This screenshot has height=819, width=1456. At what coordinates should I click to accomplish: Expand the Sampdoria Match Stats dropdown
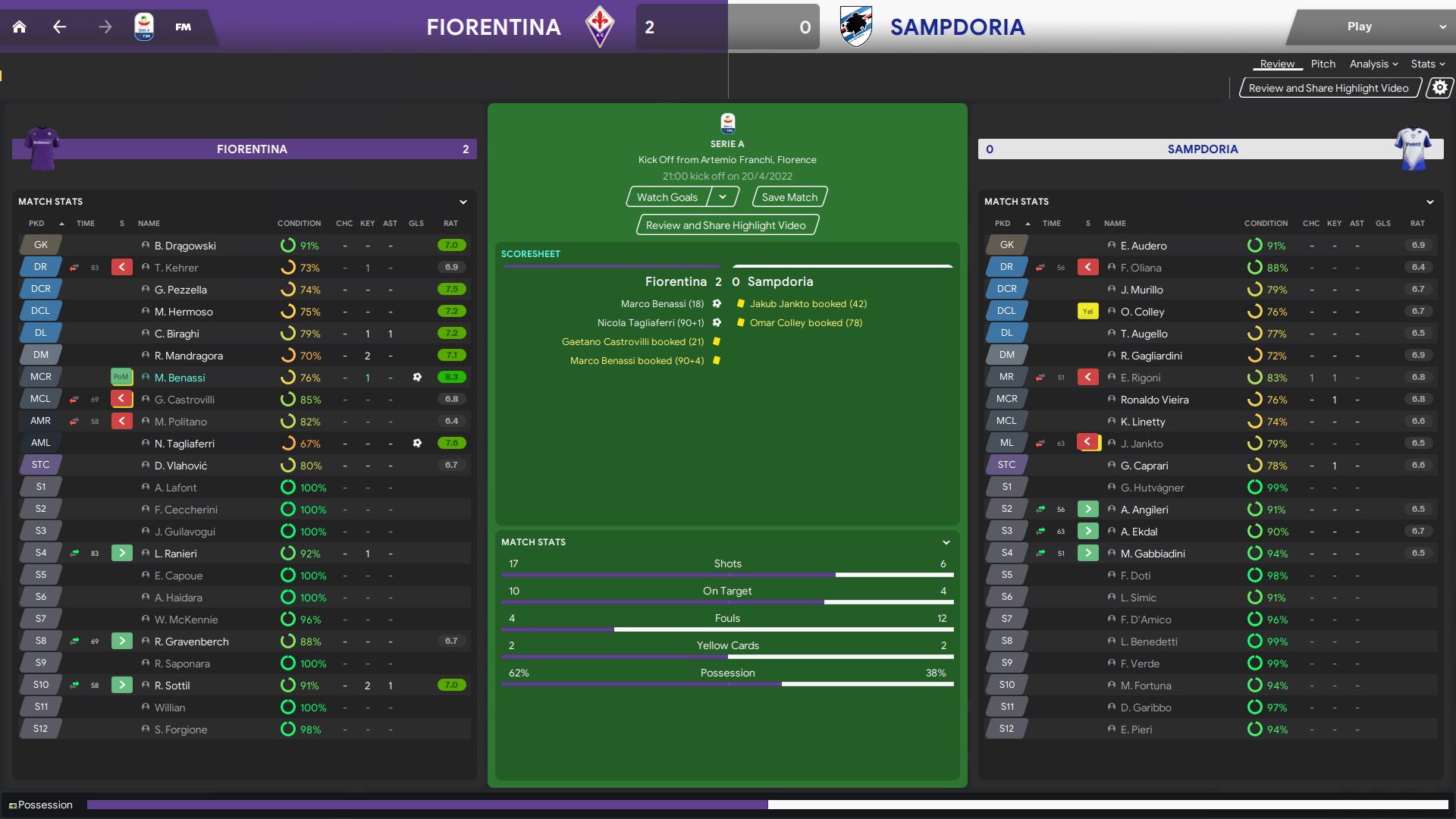pyautogui.click(x=1429, y=202)
